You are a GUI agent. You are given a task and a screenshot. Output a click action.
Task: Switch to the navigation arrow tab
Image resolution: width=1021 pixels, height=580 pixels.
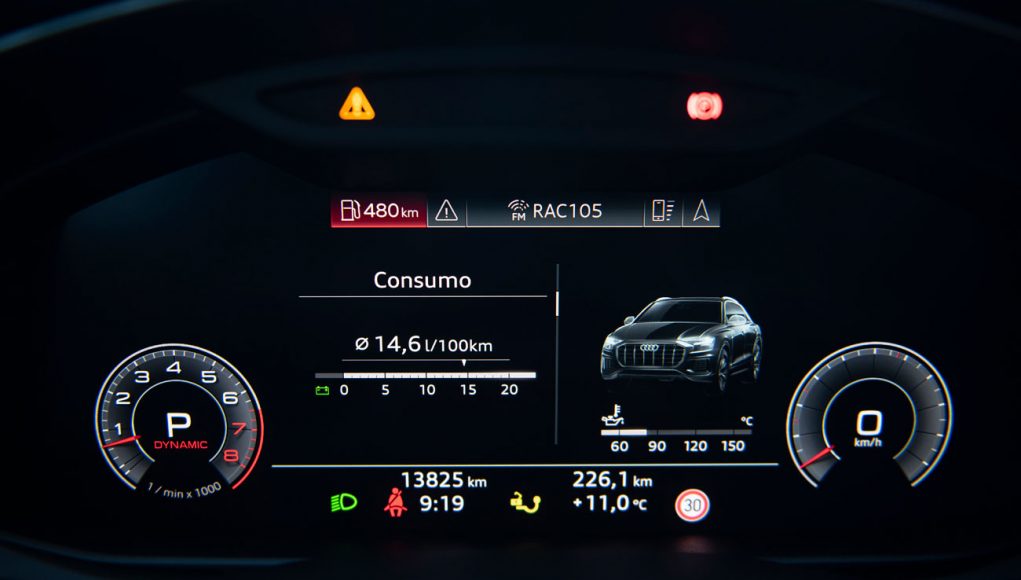point(701,211)
